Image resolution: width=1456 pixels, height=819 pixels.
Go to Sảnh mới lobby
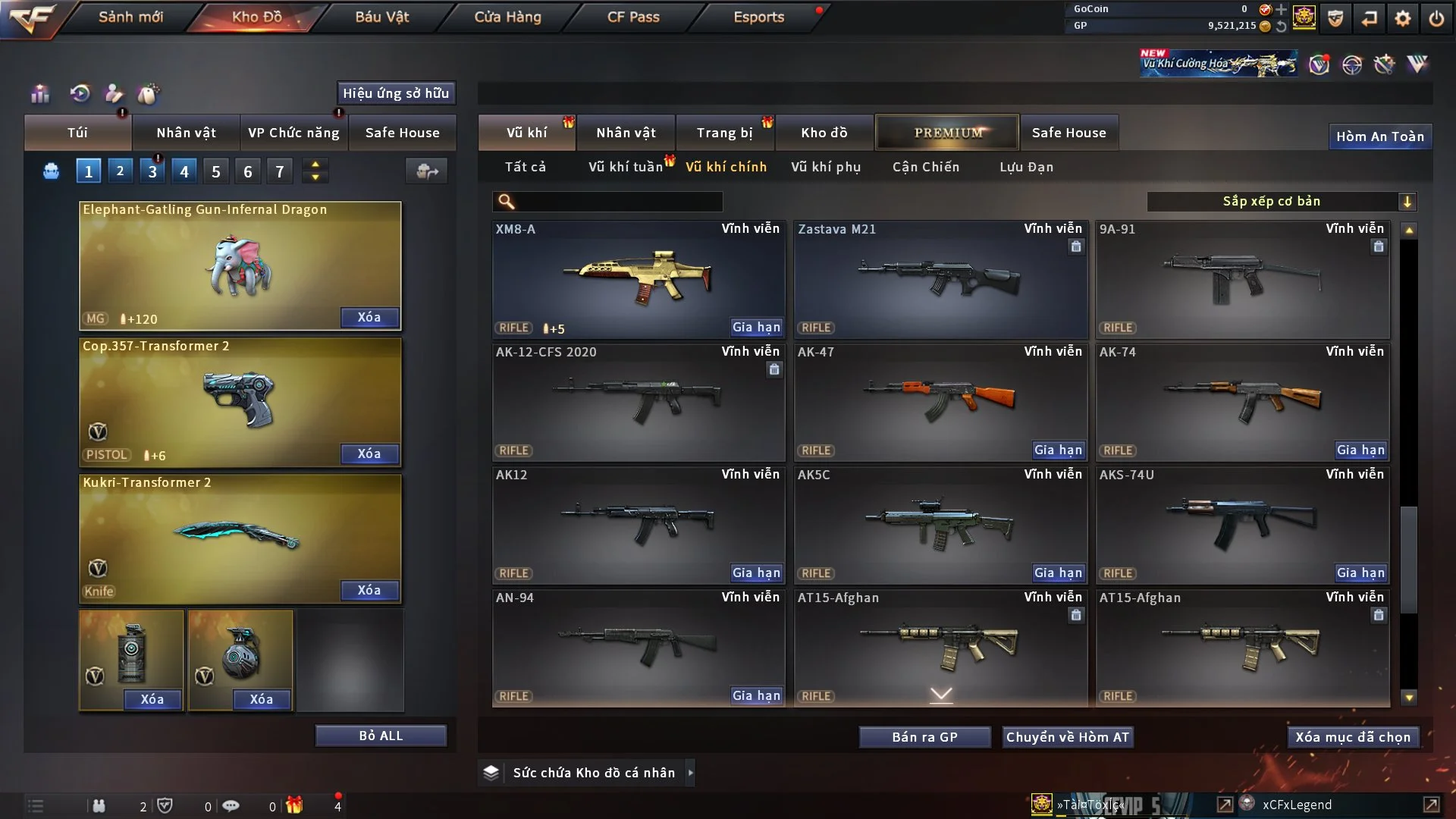[x=130, y=17]
